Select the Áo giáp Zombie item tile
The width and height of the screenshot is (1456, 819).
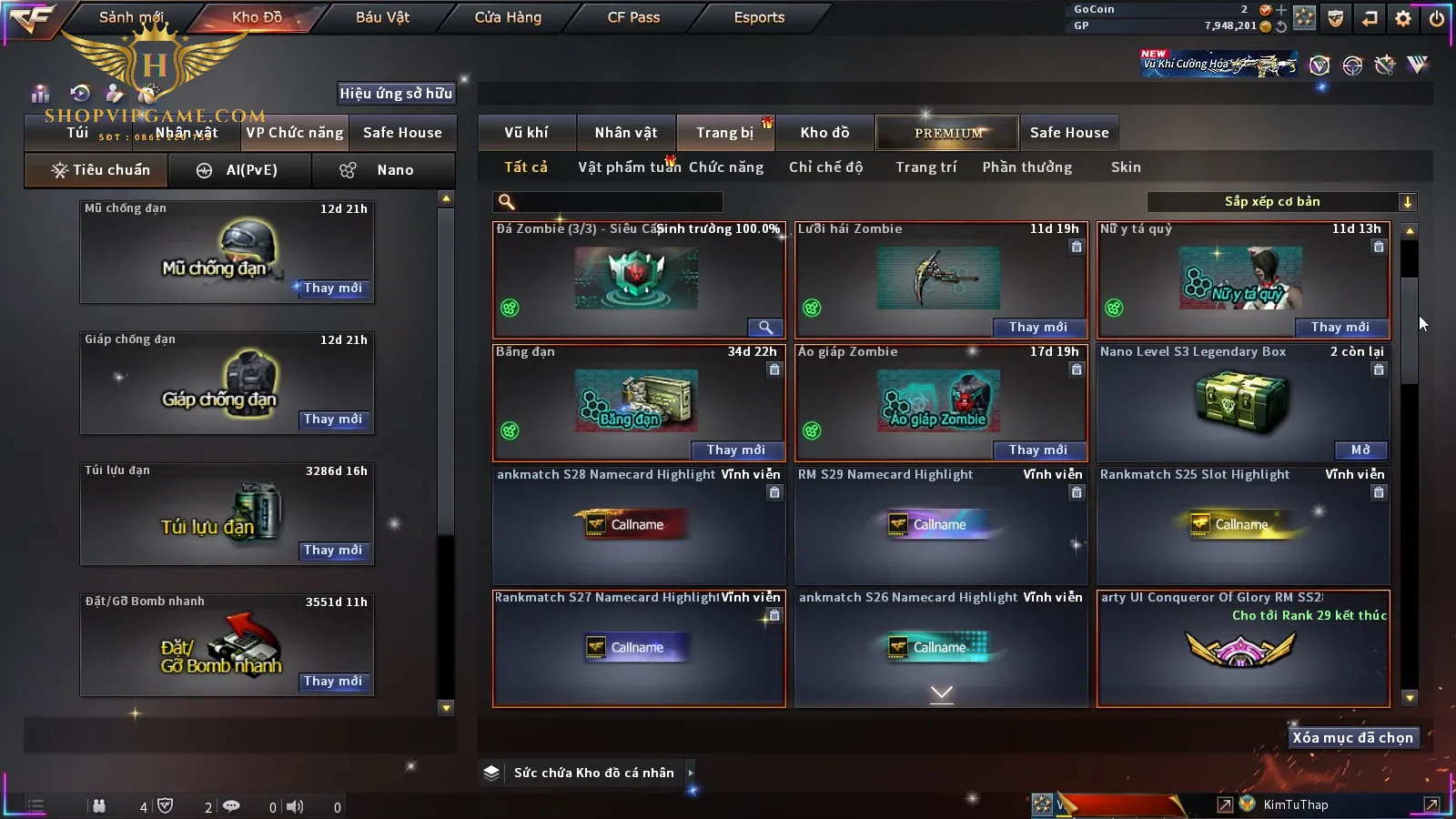click(x=940, y=401)
